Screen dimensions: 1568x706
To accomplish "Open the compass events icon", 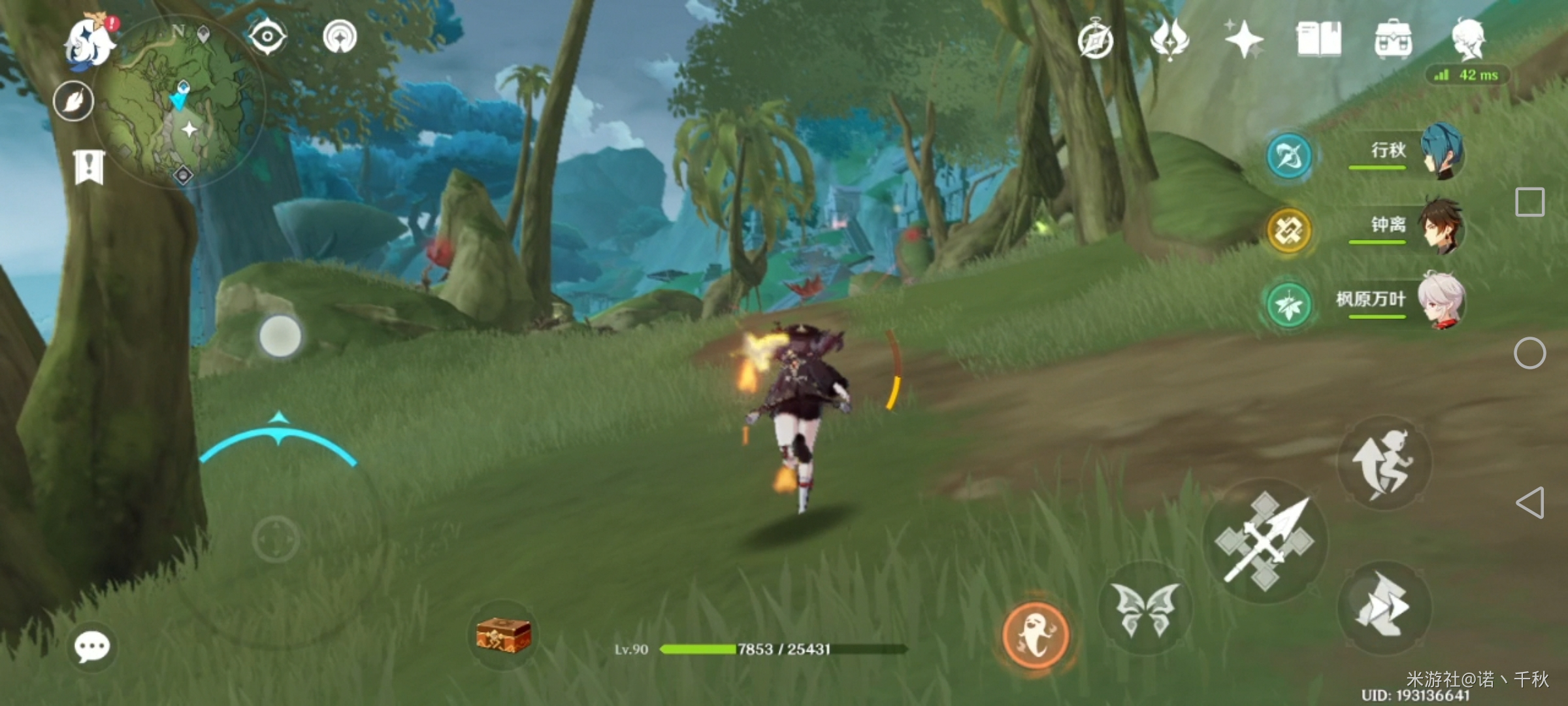I will tap(1096, 41).
